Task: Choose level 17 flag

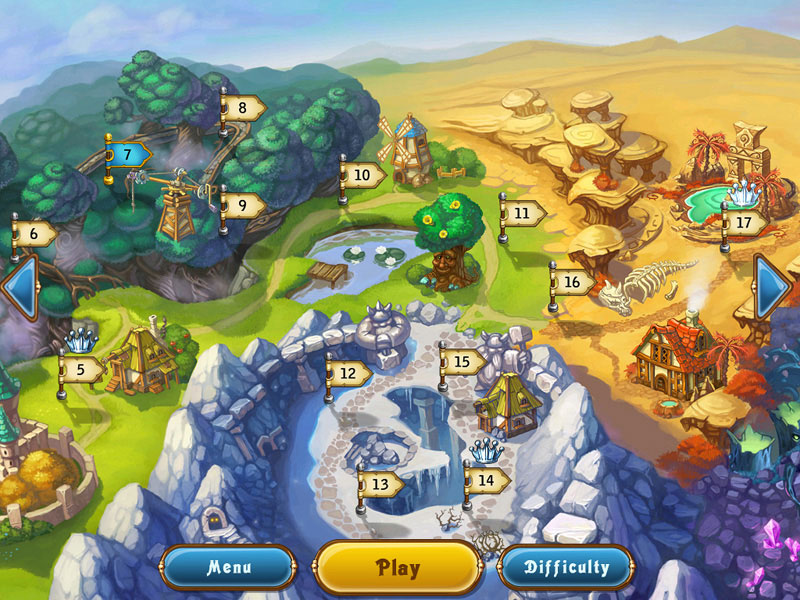Action: pyautogui.click(x=745, y=222)
